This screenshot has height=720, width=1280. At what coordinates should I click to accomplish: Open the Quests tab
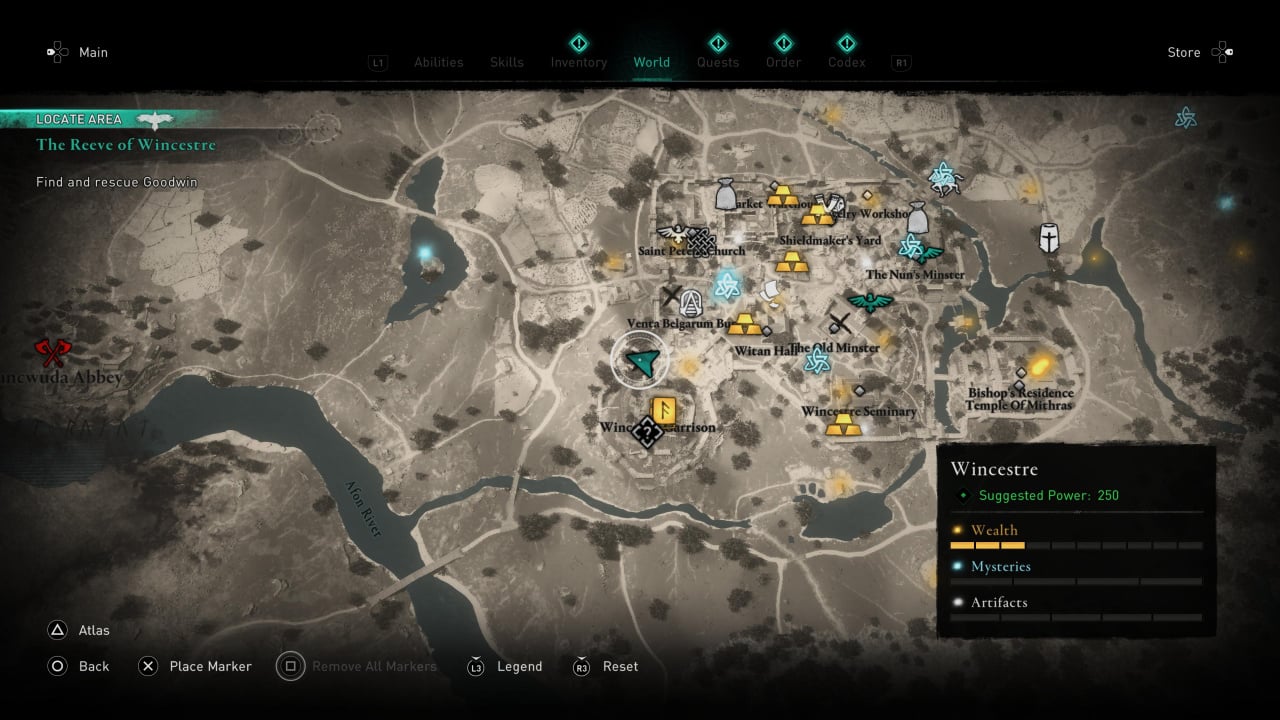point(717,62)
